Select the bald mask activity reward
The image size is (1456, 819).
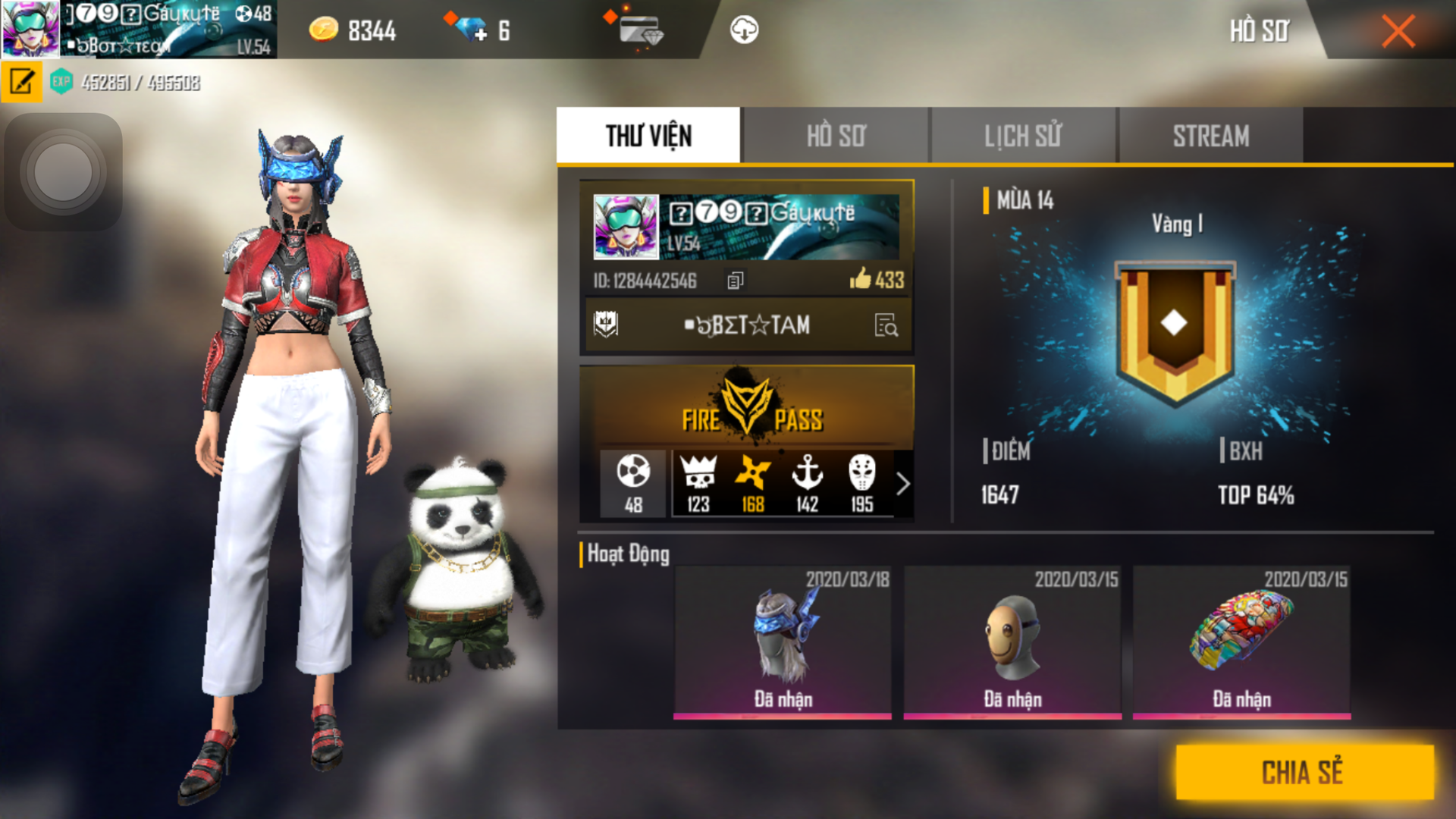1012,641
